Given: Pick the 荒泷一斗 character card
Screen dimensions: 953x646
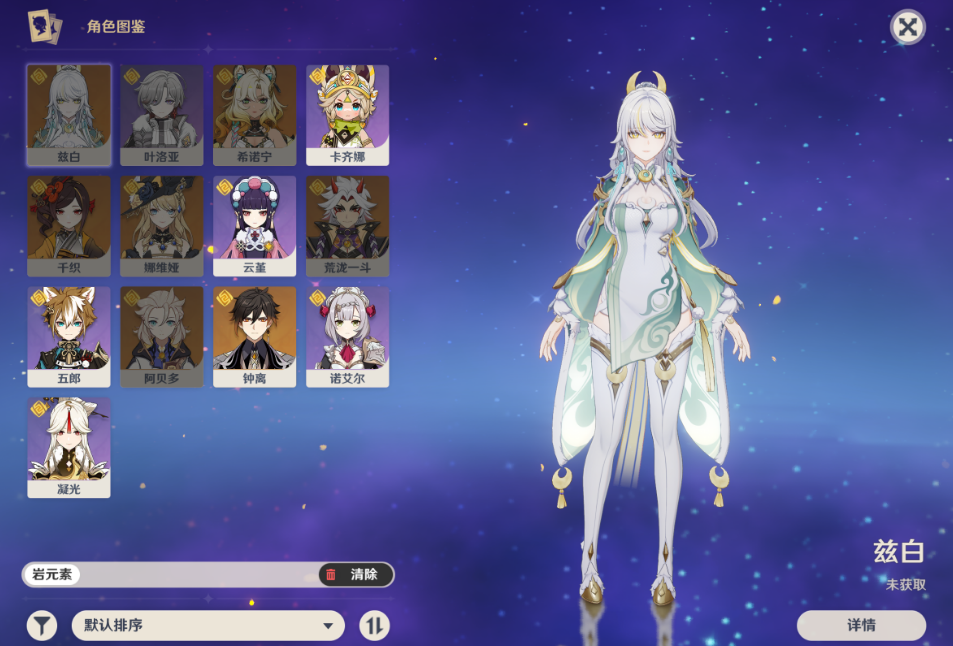Looking at the screenshot, I should point(348,225).
